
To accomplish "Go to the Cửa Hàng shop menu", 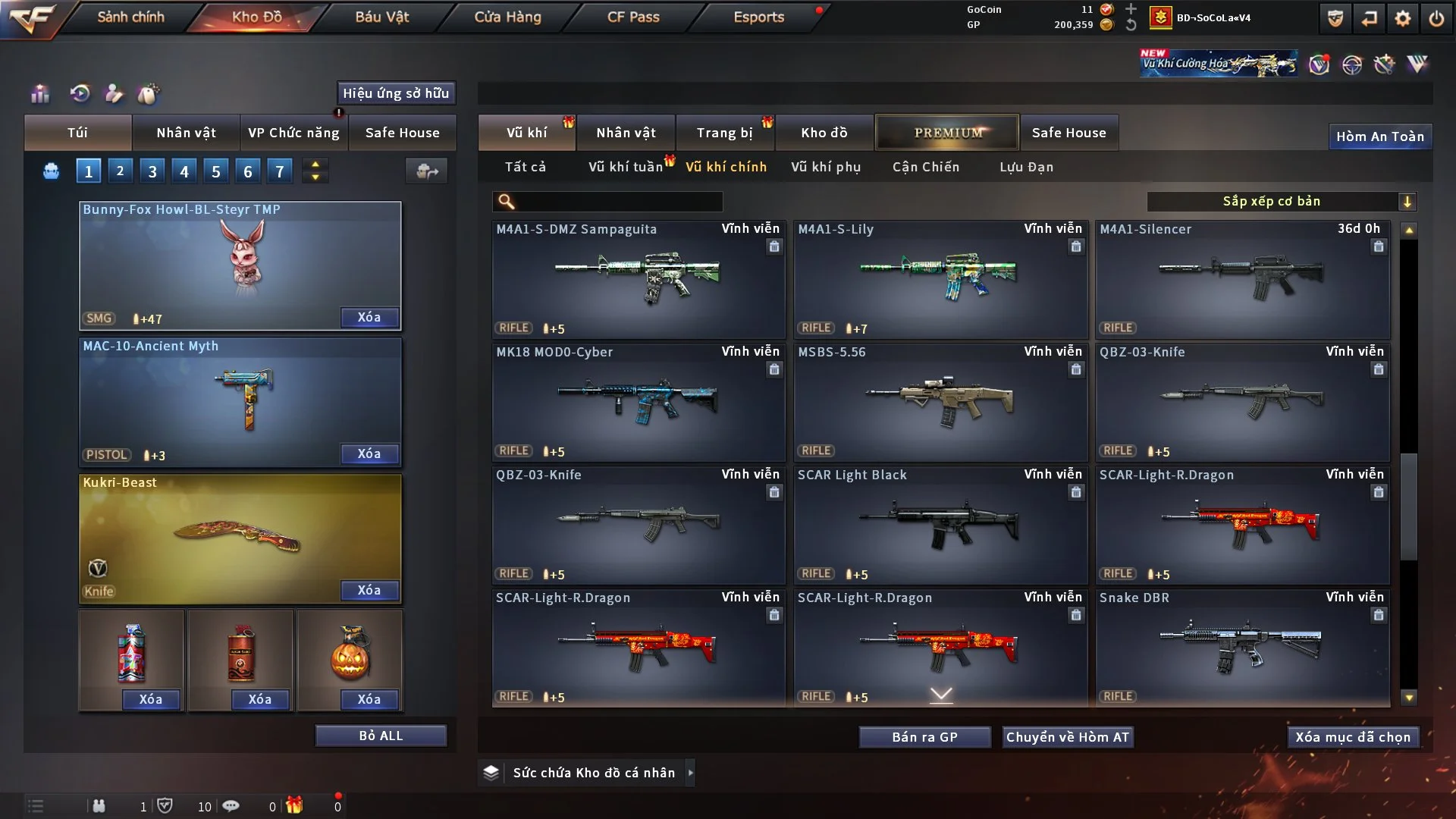I will (507, 17).
